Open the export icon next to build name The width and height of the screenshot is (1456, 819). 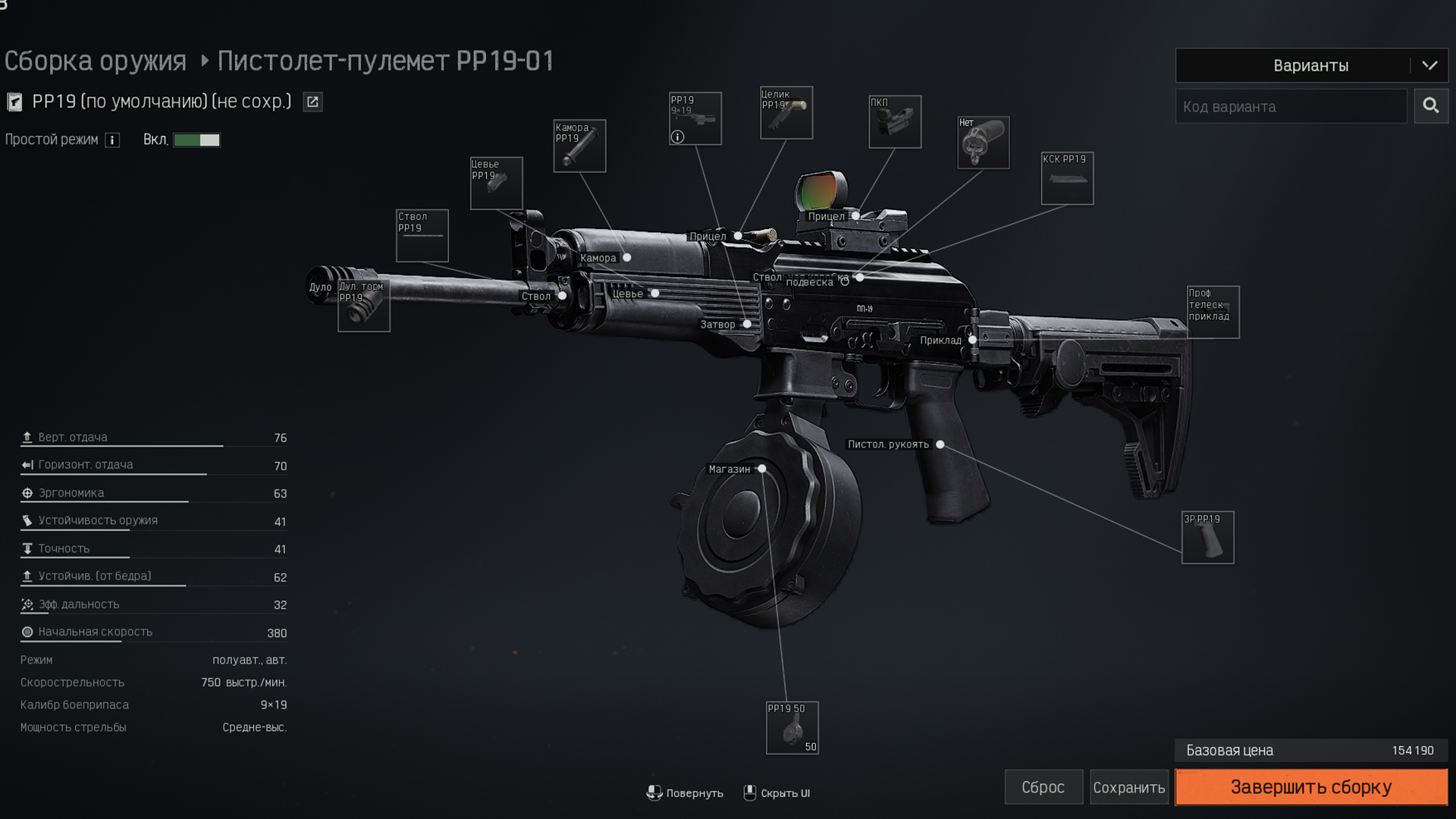pyautogui.click(x=312, y=102)
